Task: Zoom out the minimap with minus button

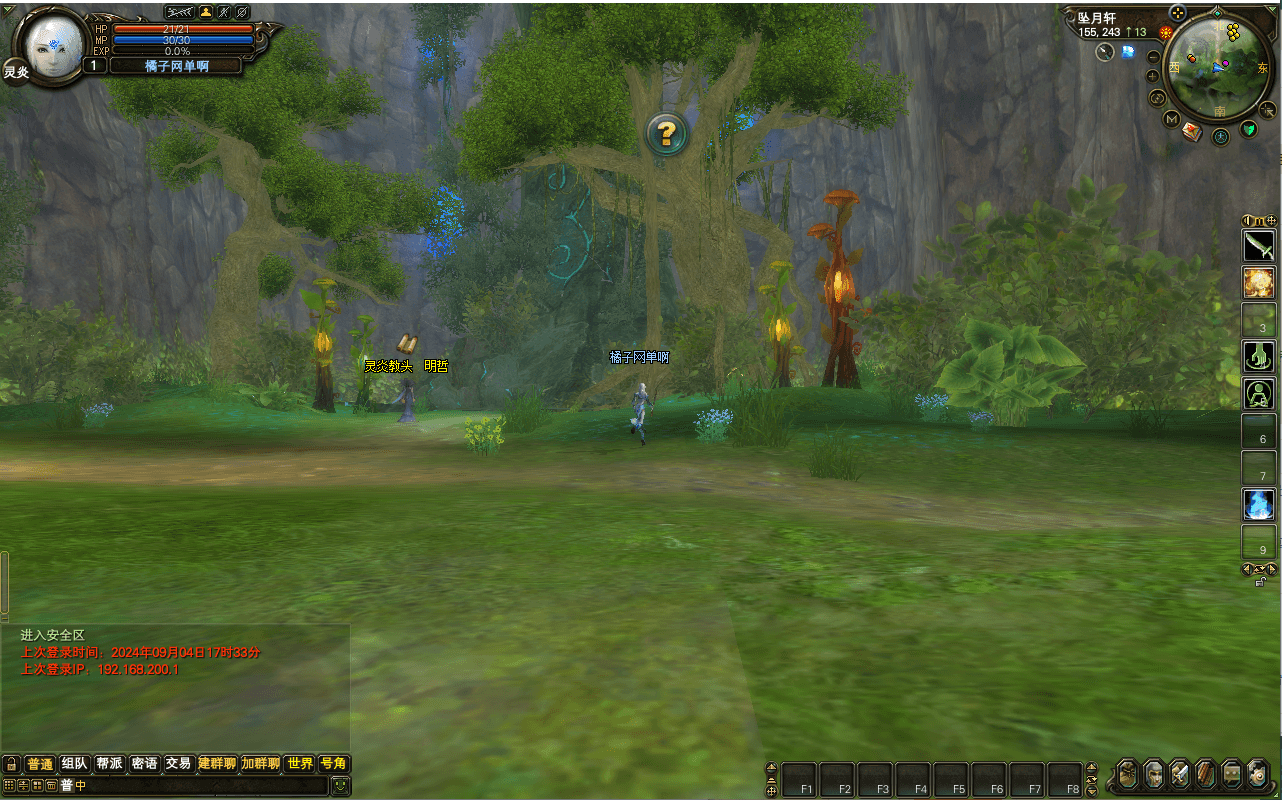Action: click(1153, 58)
